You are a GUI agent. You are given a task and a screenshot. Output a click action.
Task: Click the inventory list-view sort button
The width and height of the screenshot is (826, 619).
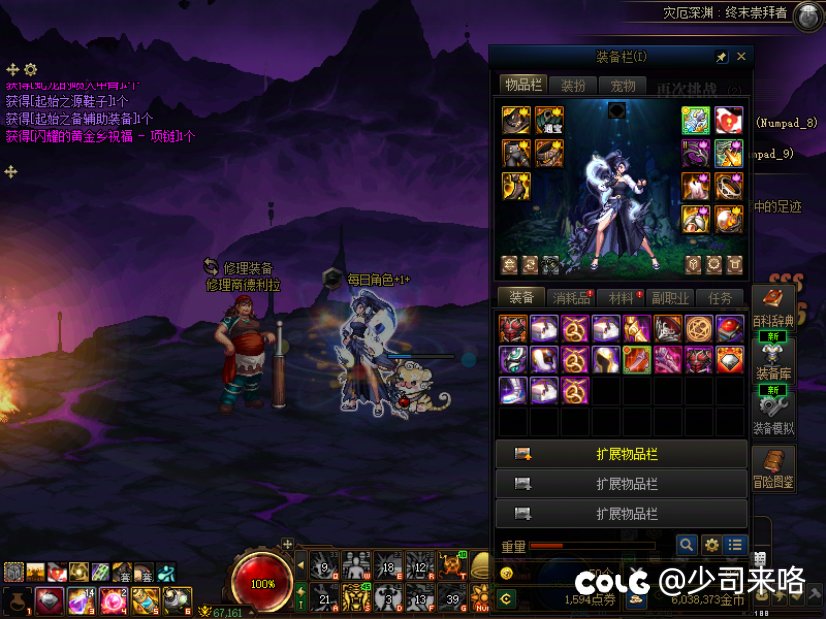pyautogui.click(x=736, y=545)
